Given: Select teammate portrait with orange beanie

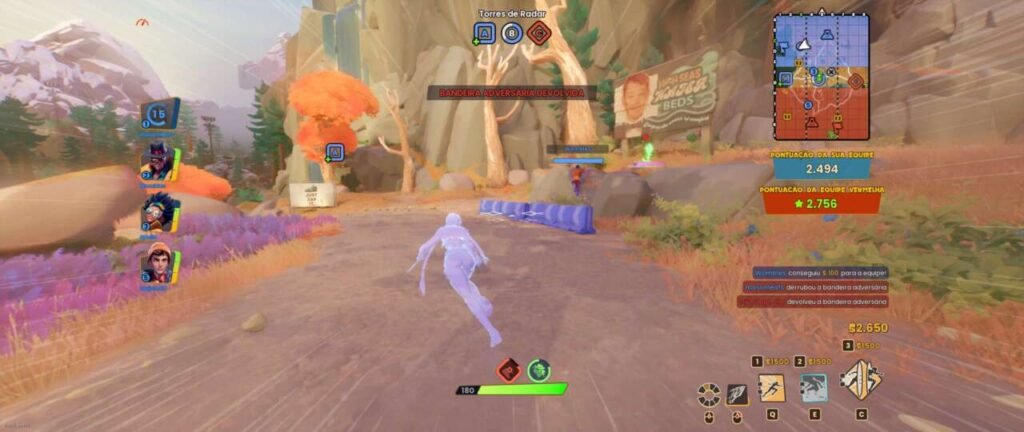Looking at the screenshot, I should tap(157, 262).
